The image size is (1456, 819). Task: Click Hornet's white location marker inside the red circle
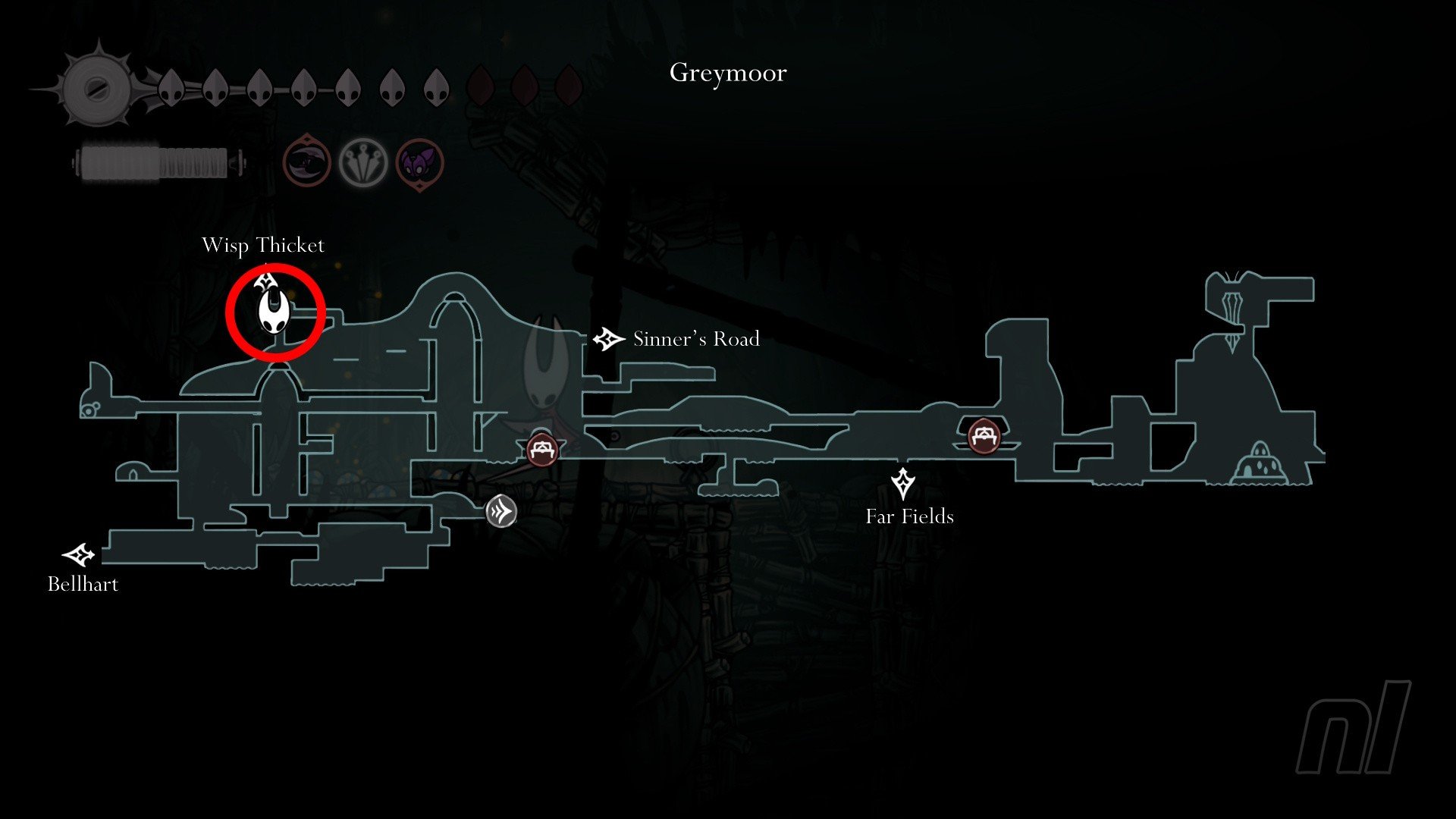(273, 312)
